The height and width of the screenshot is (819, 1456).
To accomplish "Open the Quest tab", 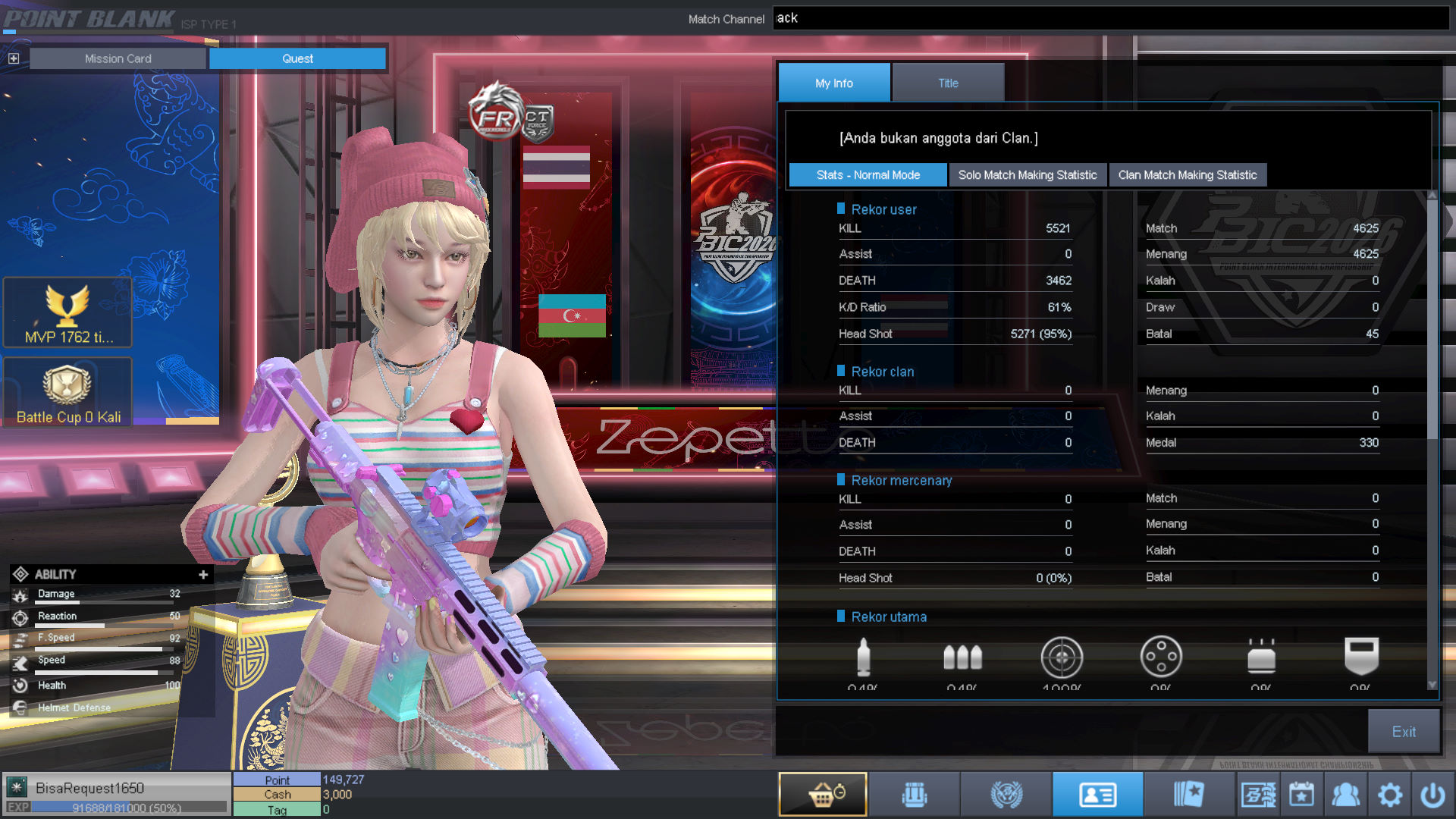I will pos(297,58).
